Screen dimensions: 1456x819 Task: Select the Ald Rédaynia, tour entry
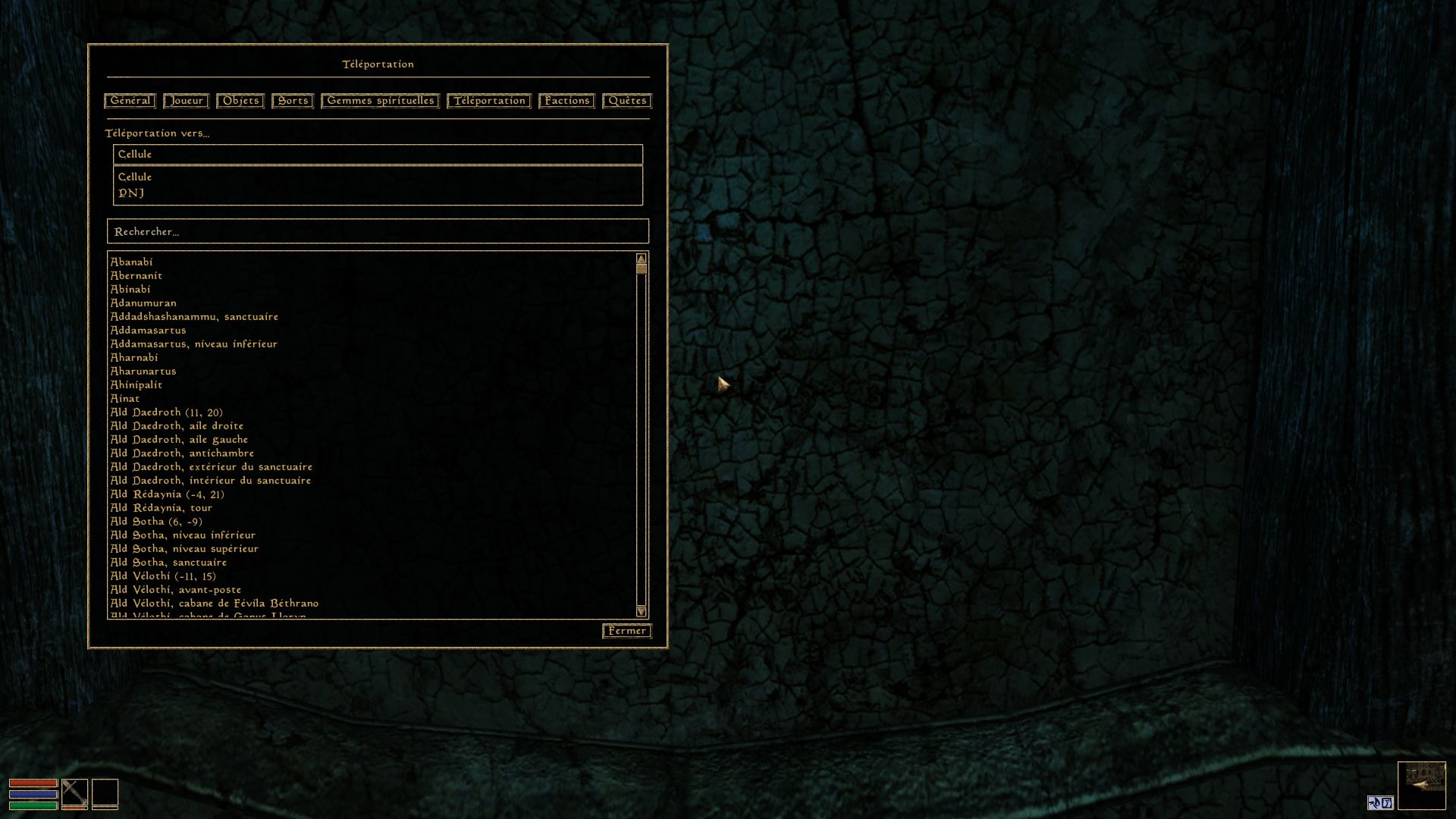point(162,508)
